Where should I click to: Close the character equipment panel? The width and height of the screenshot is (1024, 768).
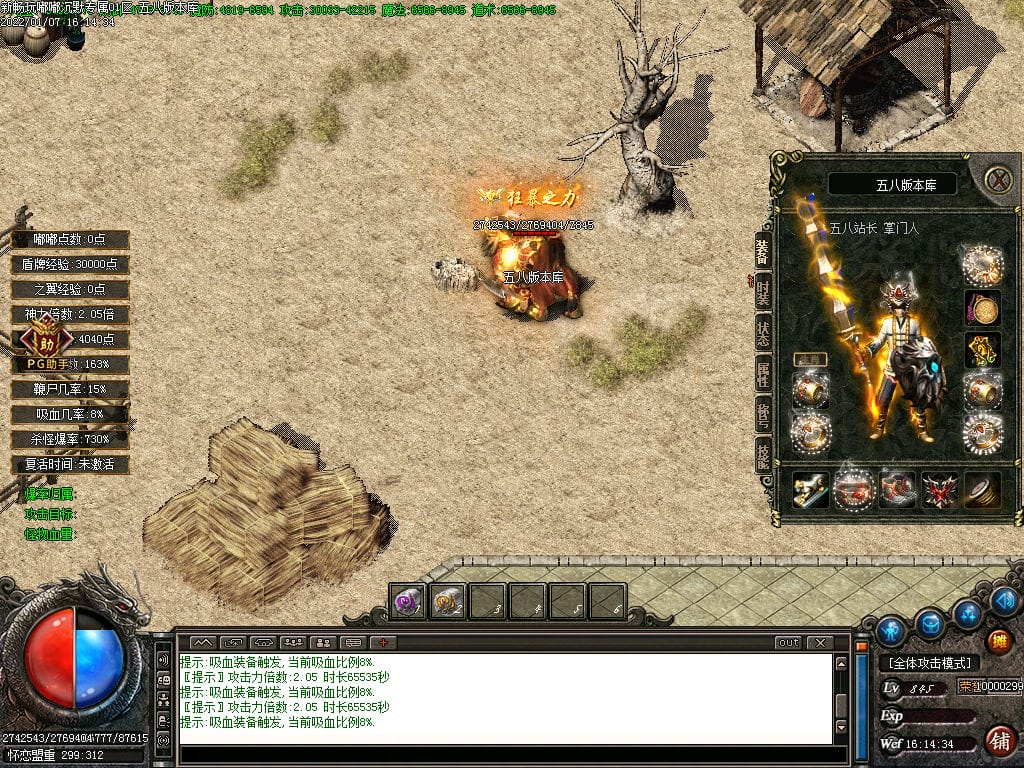coord(998,180)
